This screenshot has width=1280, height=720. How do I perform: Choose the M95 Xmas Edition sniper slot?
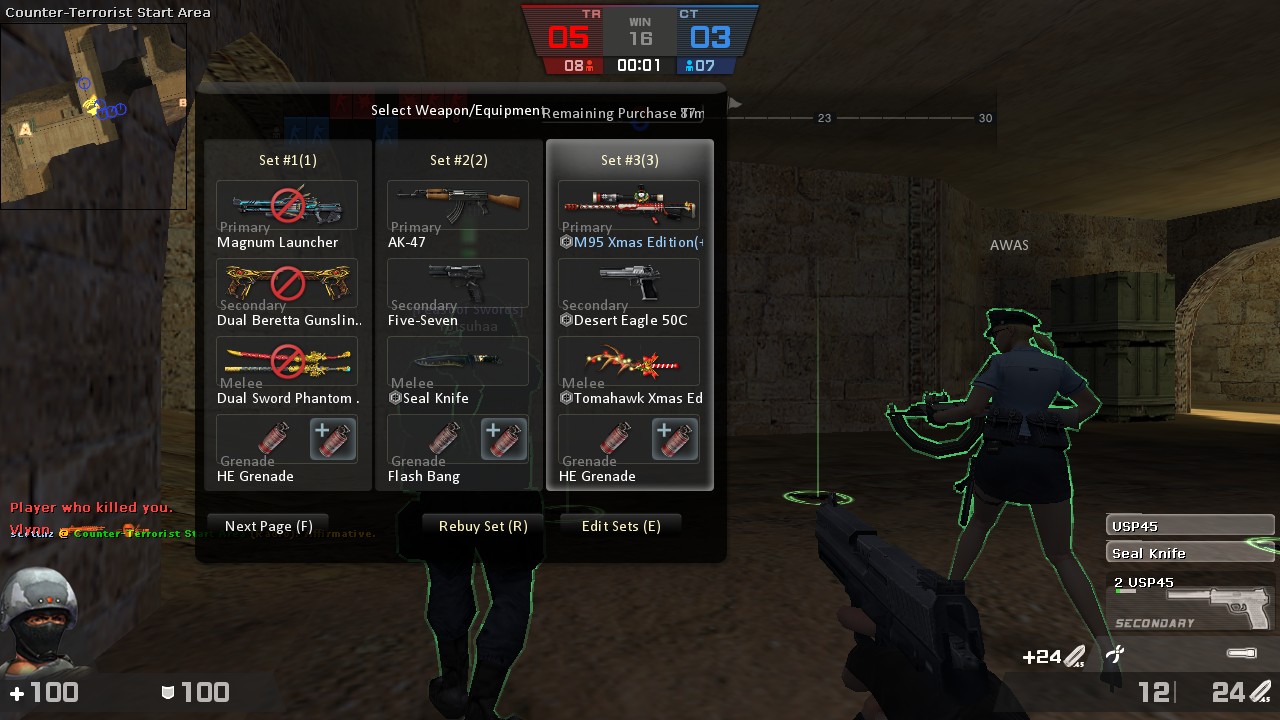coord(629,206)
